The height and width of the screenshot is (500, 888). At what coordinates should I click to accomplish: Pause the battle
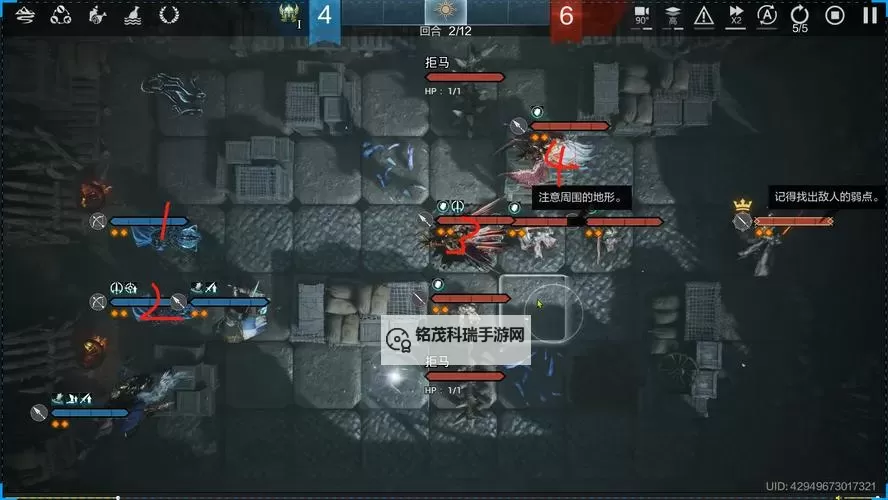(869, 15)
